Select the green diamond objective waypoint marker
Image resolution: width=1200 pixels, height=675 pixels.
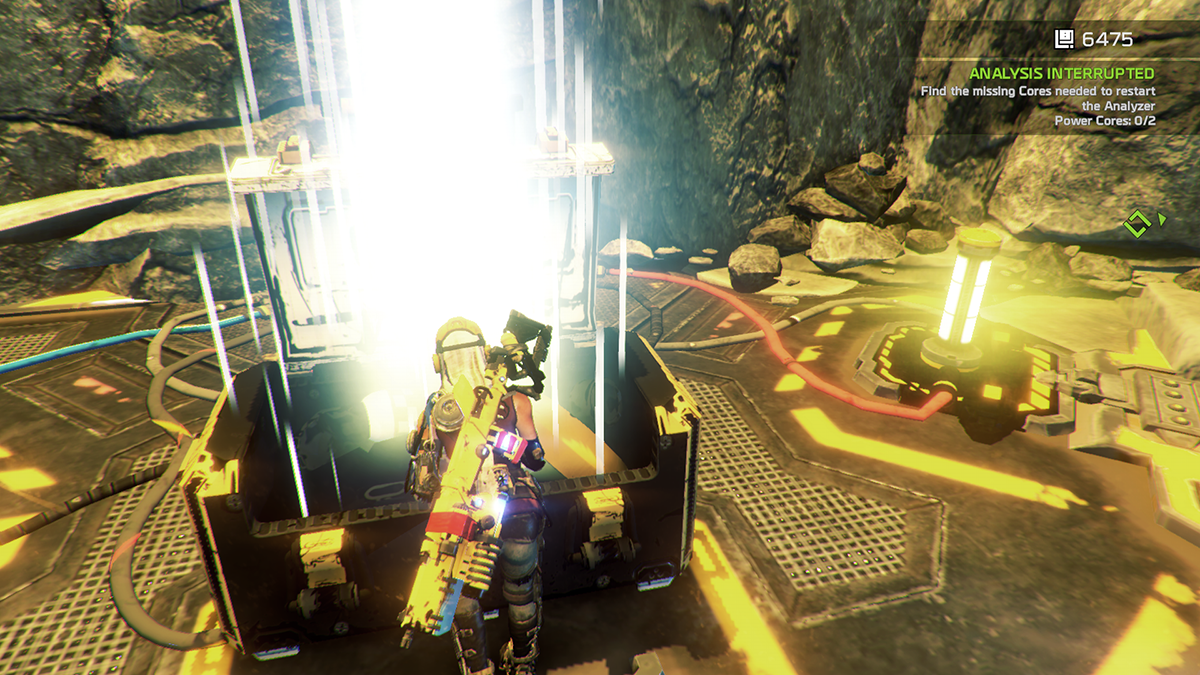pos(1136,223)
